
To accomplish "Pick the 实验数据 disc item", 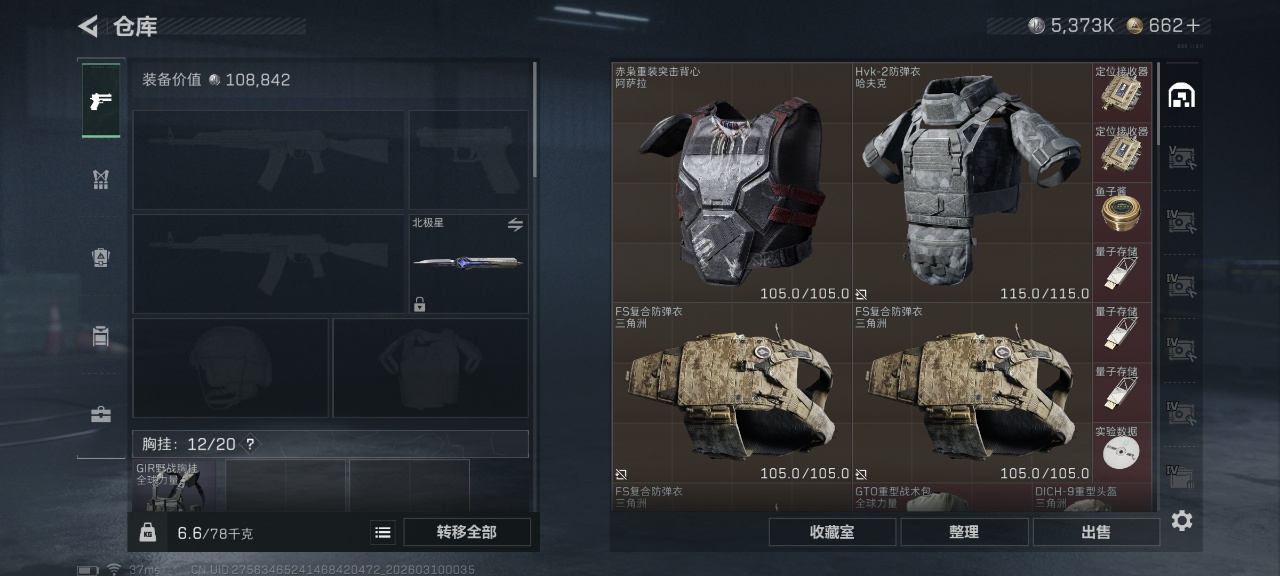I will pyautogui.click(x=1122, y=452).
